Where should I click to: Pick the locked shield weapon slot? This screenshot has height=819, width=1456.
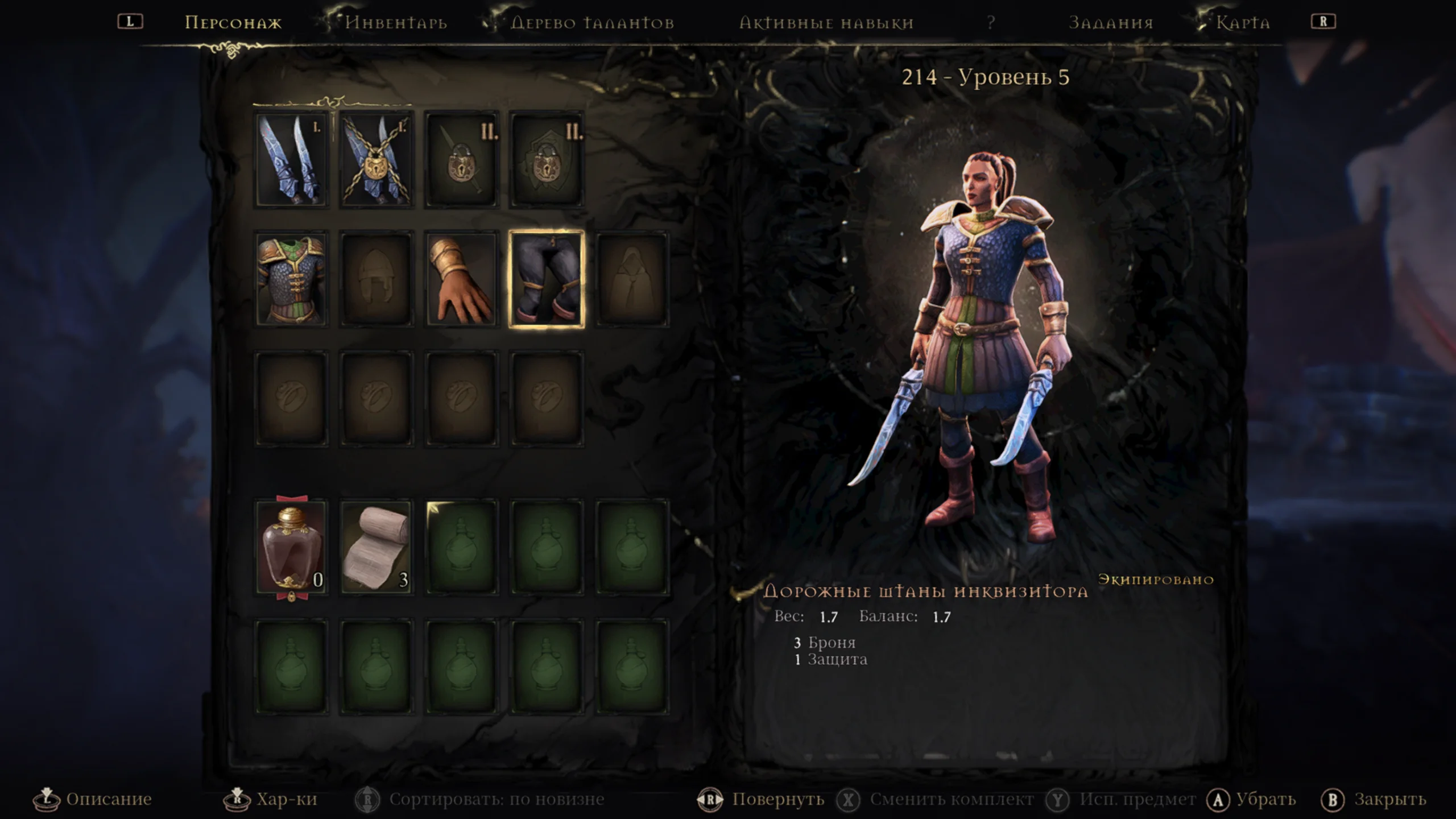coord(547,159)
